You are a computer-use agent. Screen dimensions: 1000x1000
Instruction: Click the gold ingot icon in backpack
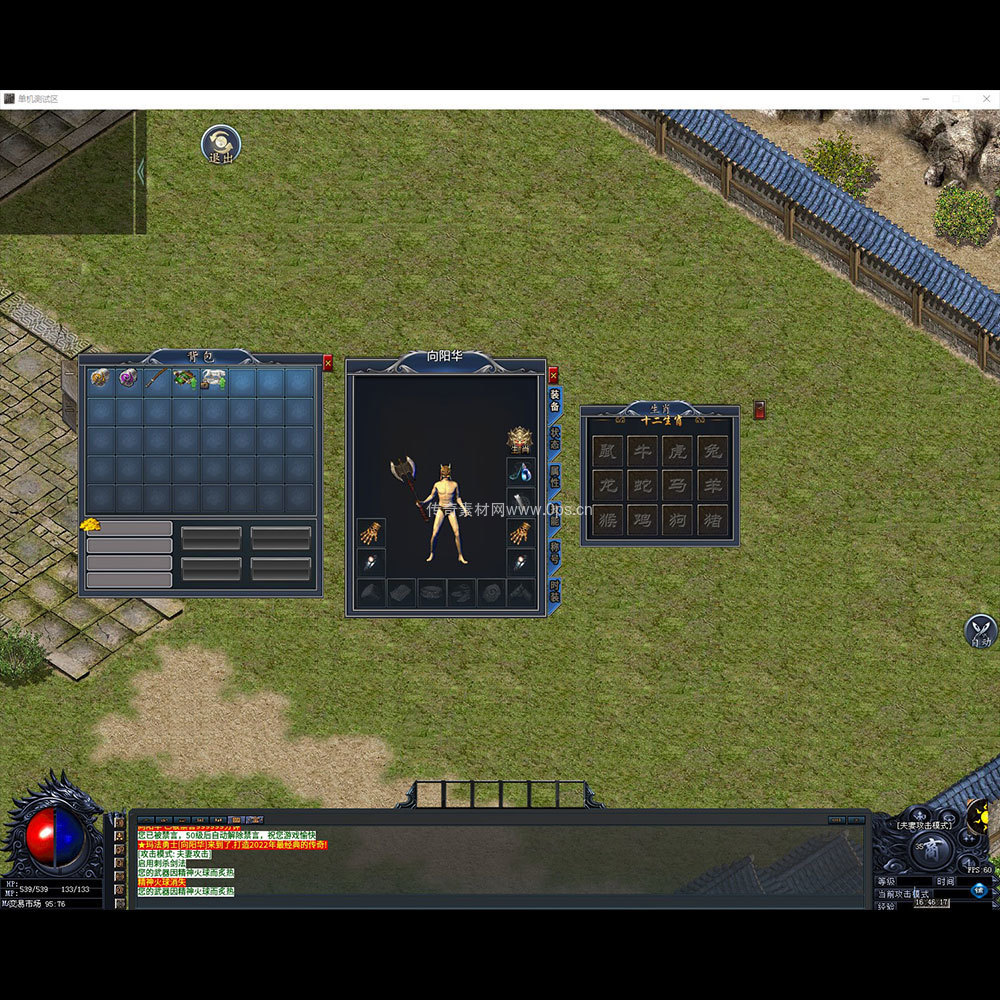tap(90, 525)
